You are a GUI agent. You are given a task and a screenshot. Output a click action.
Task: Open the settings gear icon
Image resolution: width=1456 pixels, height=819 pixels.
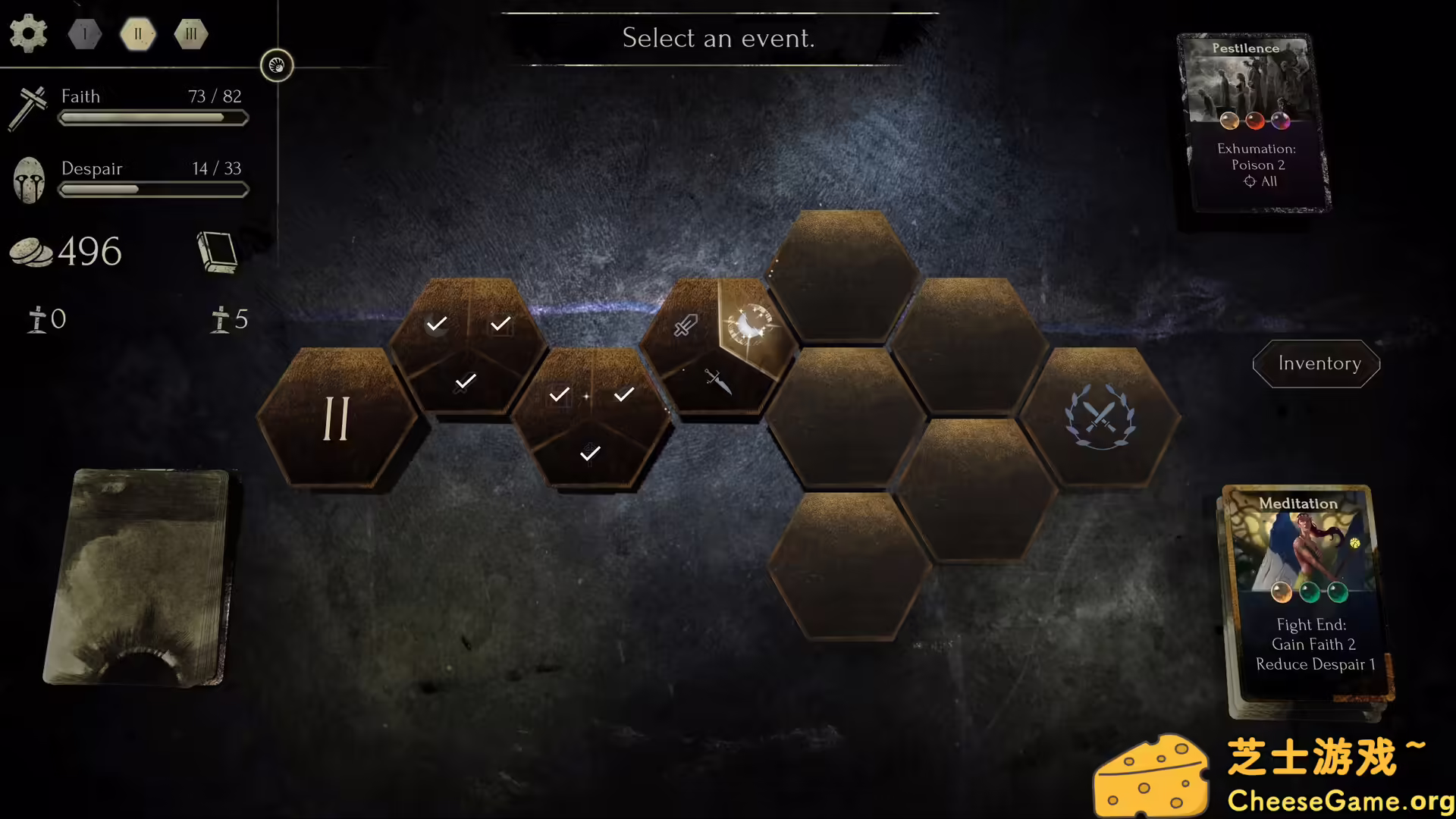coord(28,33)
